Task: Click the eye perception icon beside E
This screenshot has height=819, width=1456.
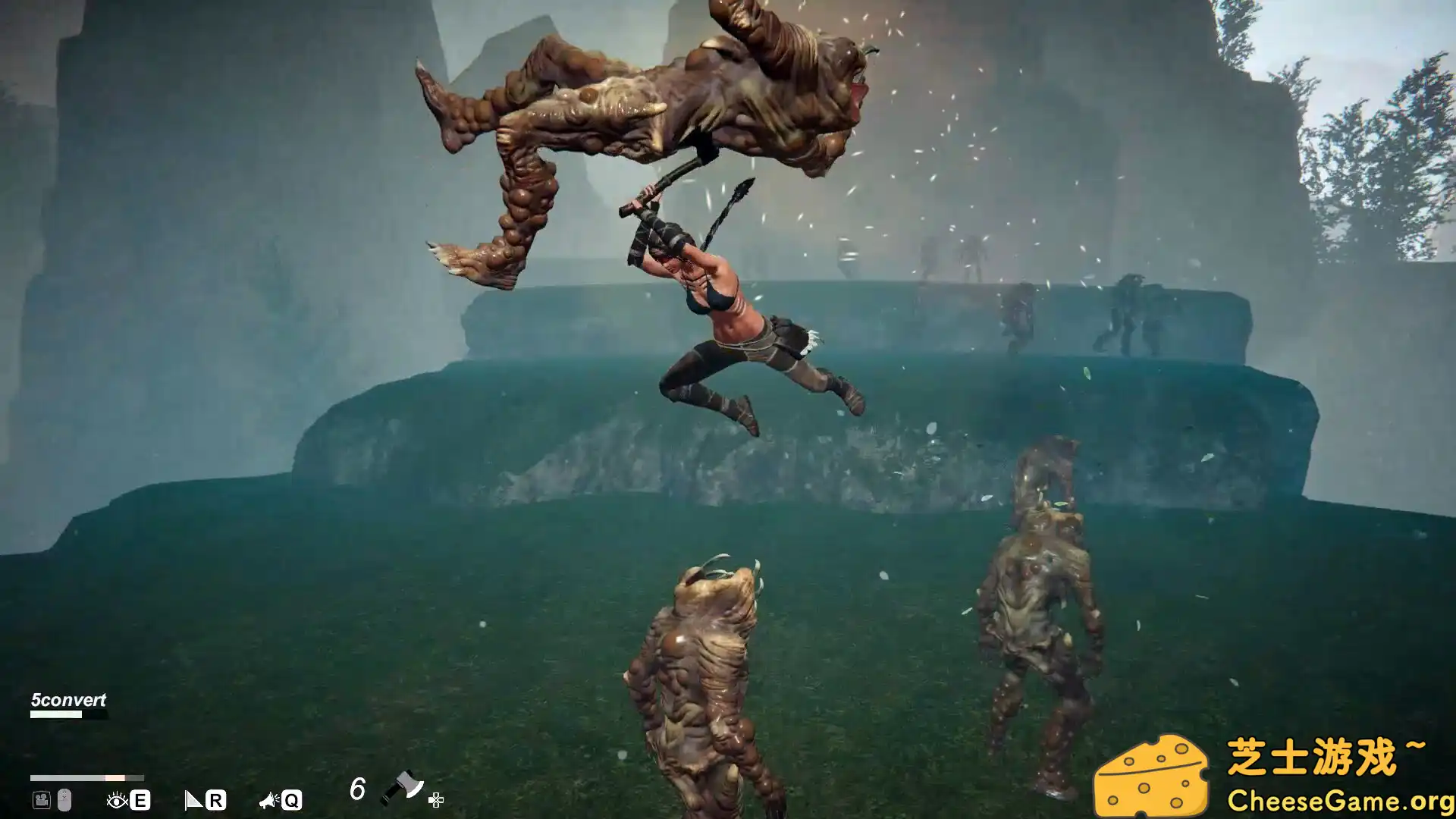Action: coord(116,800)
